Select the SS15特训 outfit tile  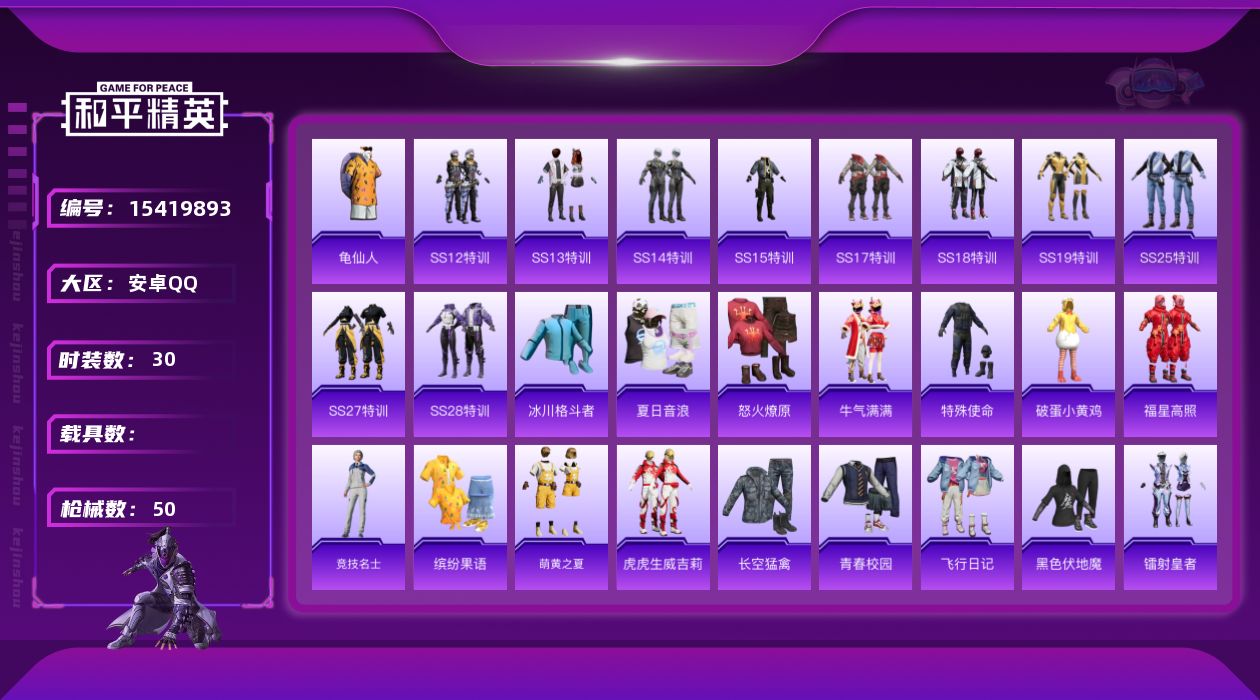click(764, 210)
